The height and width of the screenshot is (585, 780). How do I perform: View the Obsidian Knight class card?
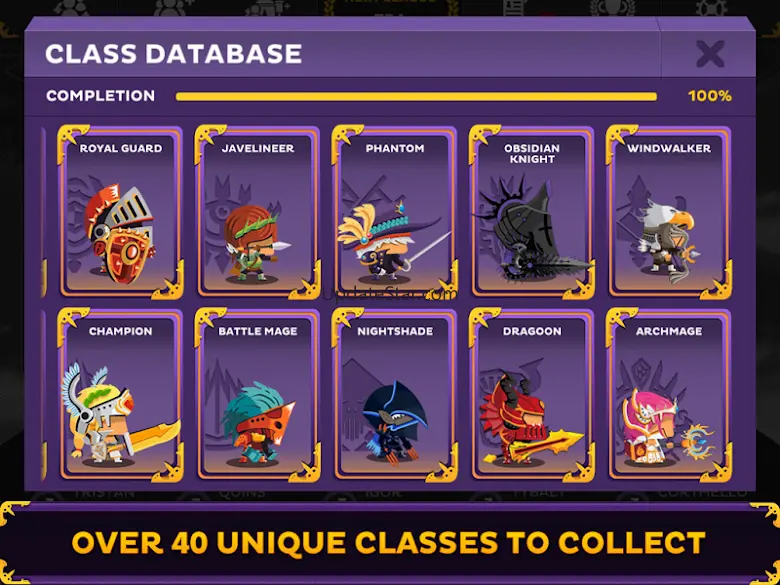tap(531, 212)
